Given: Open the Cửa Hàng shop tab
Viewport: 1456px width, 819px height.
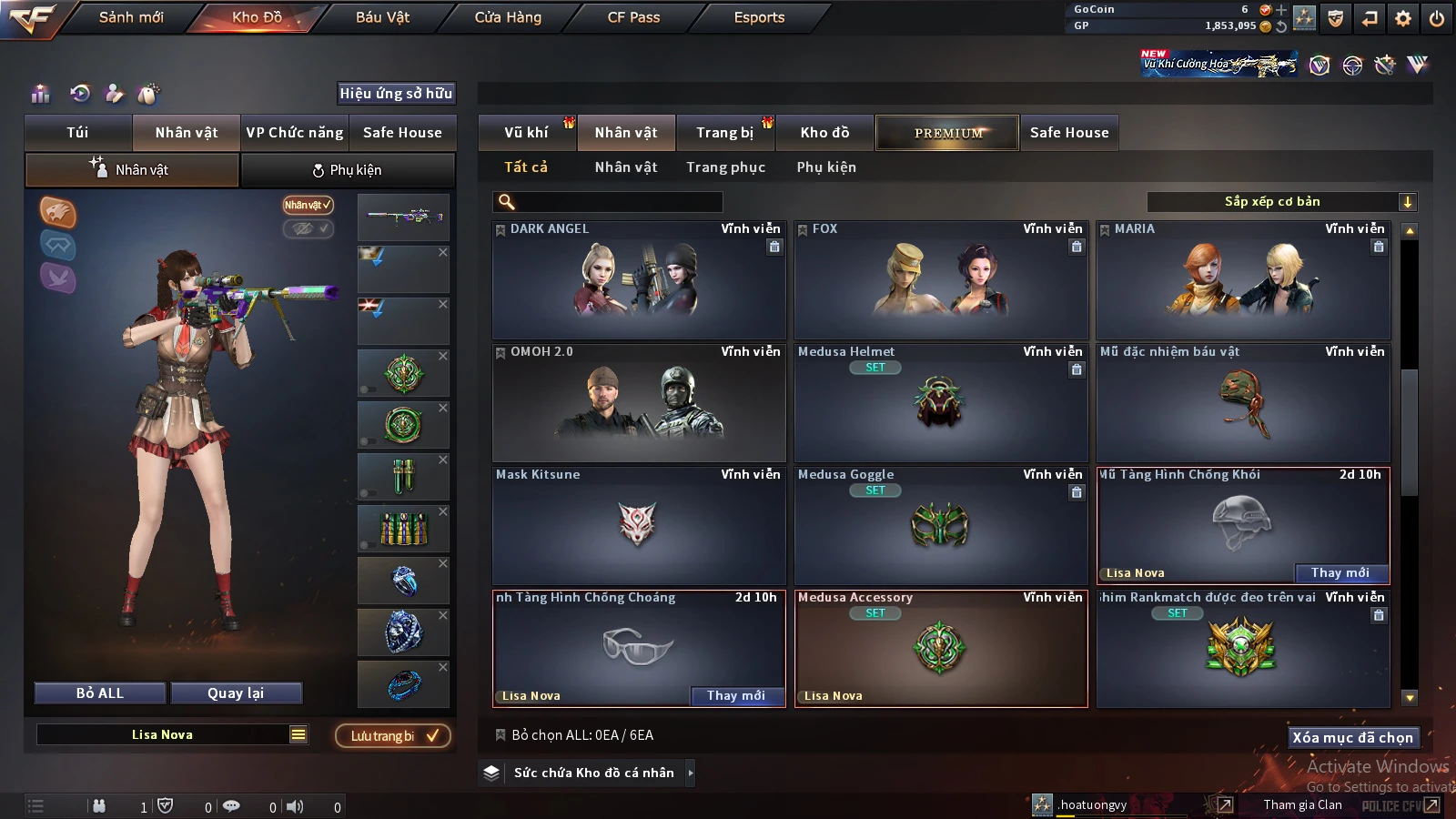Looking at the screenshot, I should tap(508, 17).
